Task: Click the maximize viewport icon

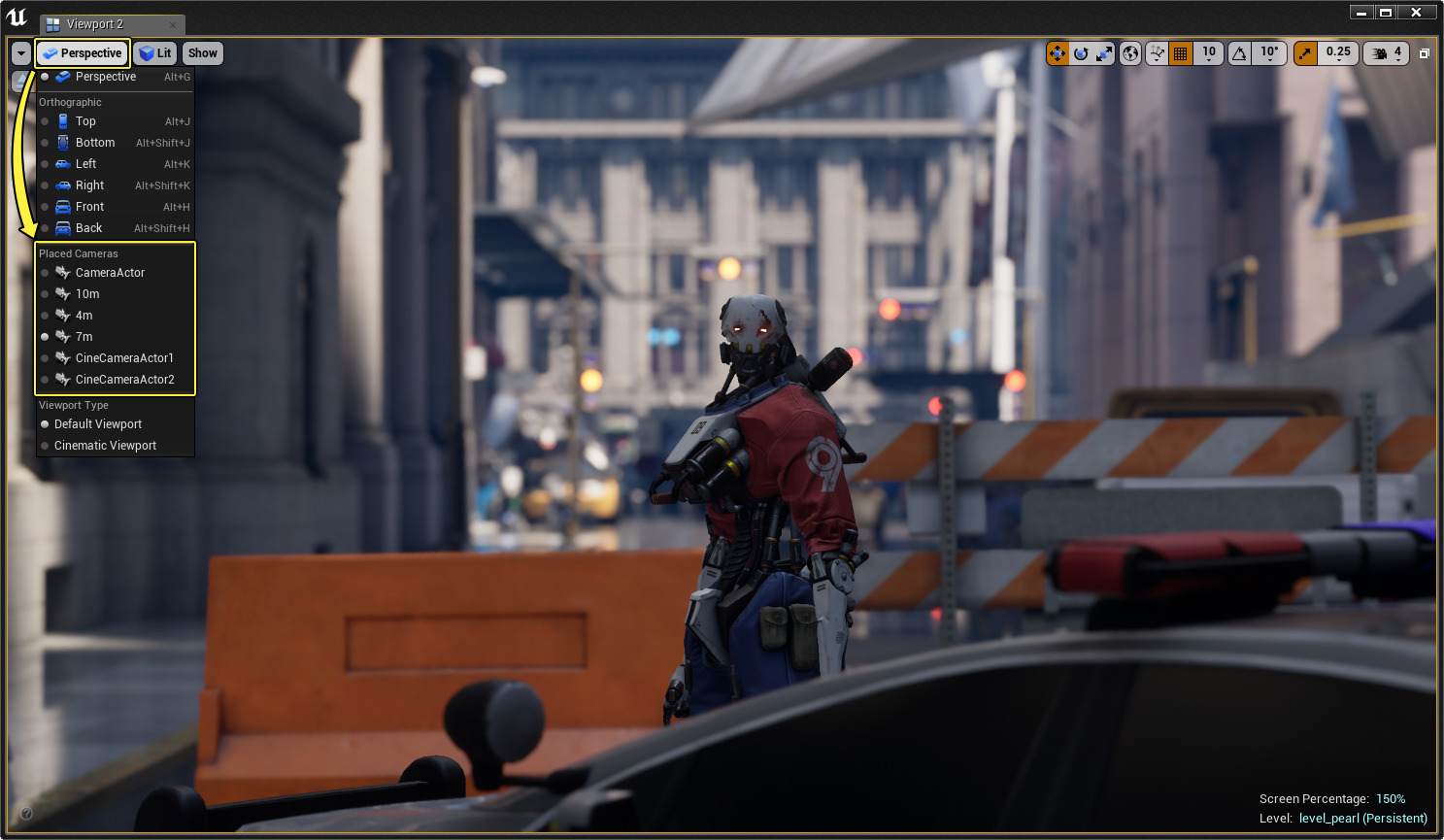Action: (x=1425, y=53)
